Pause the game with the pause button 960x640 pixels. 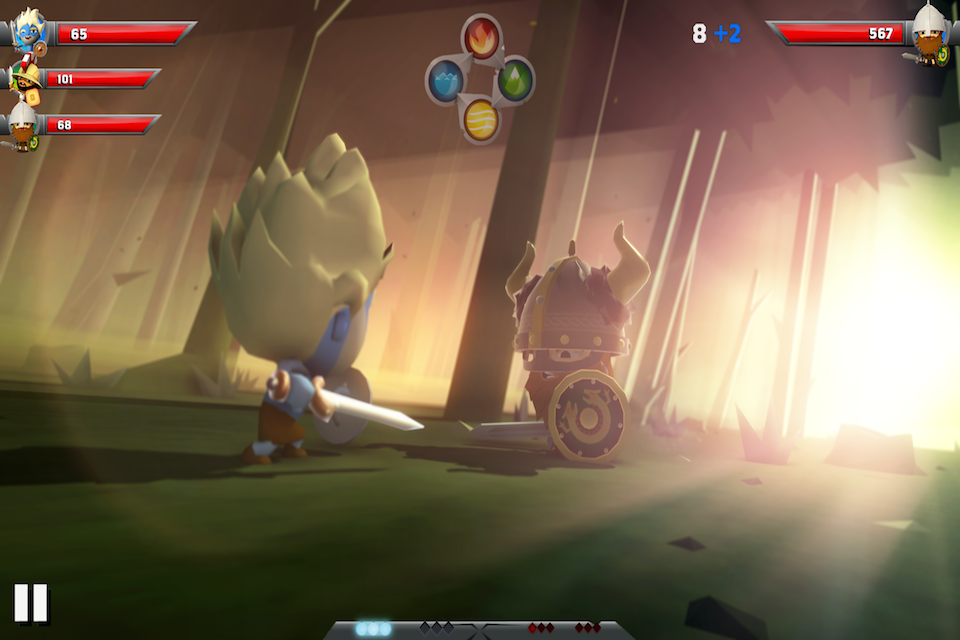[30, 603]
